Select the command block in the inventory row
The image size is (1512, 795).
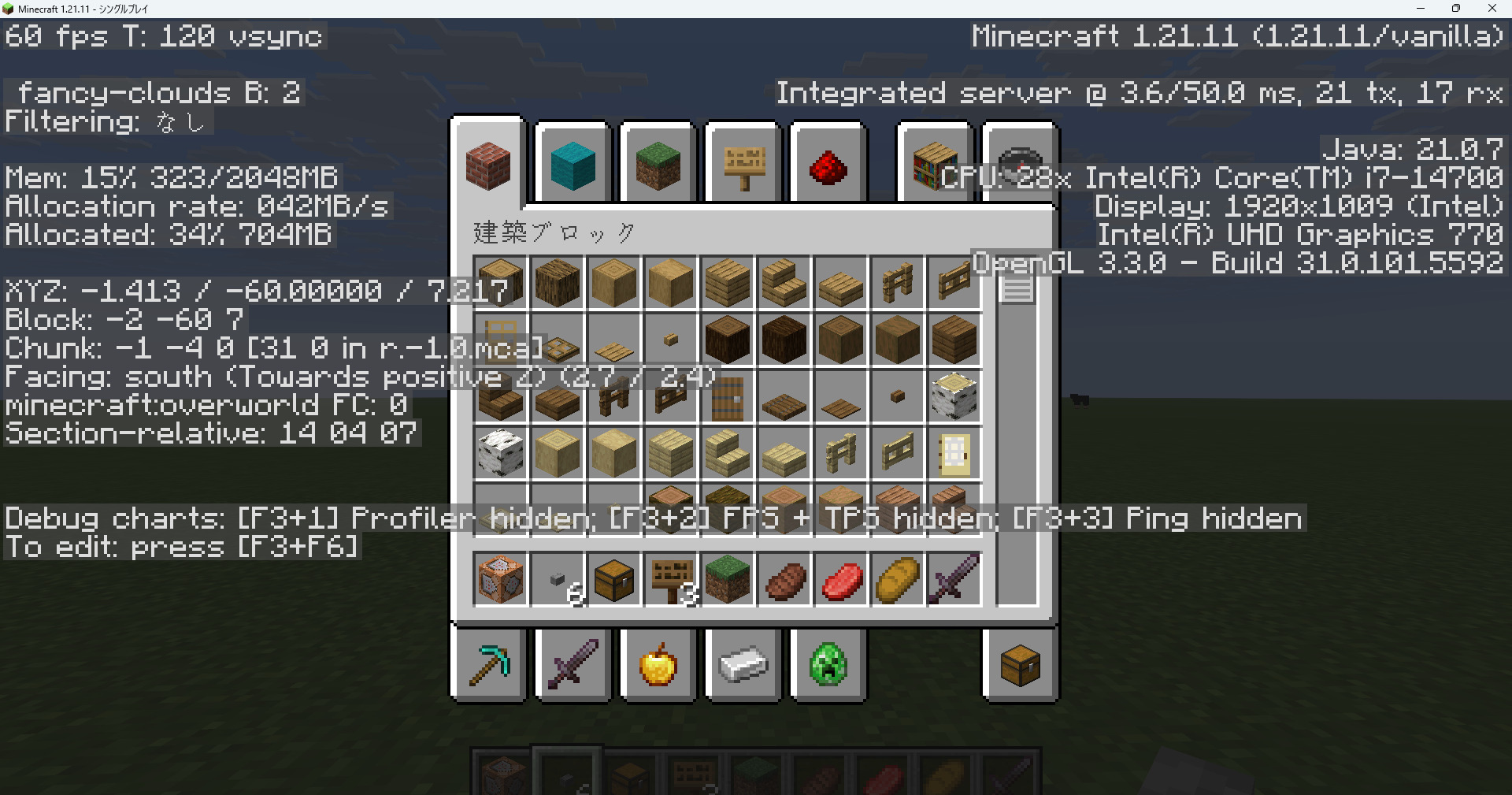point(500,579)
